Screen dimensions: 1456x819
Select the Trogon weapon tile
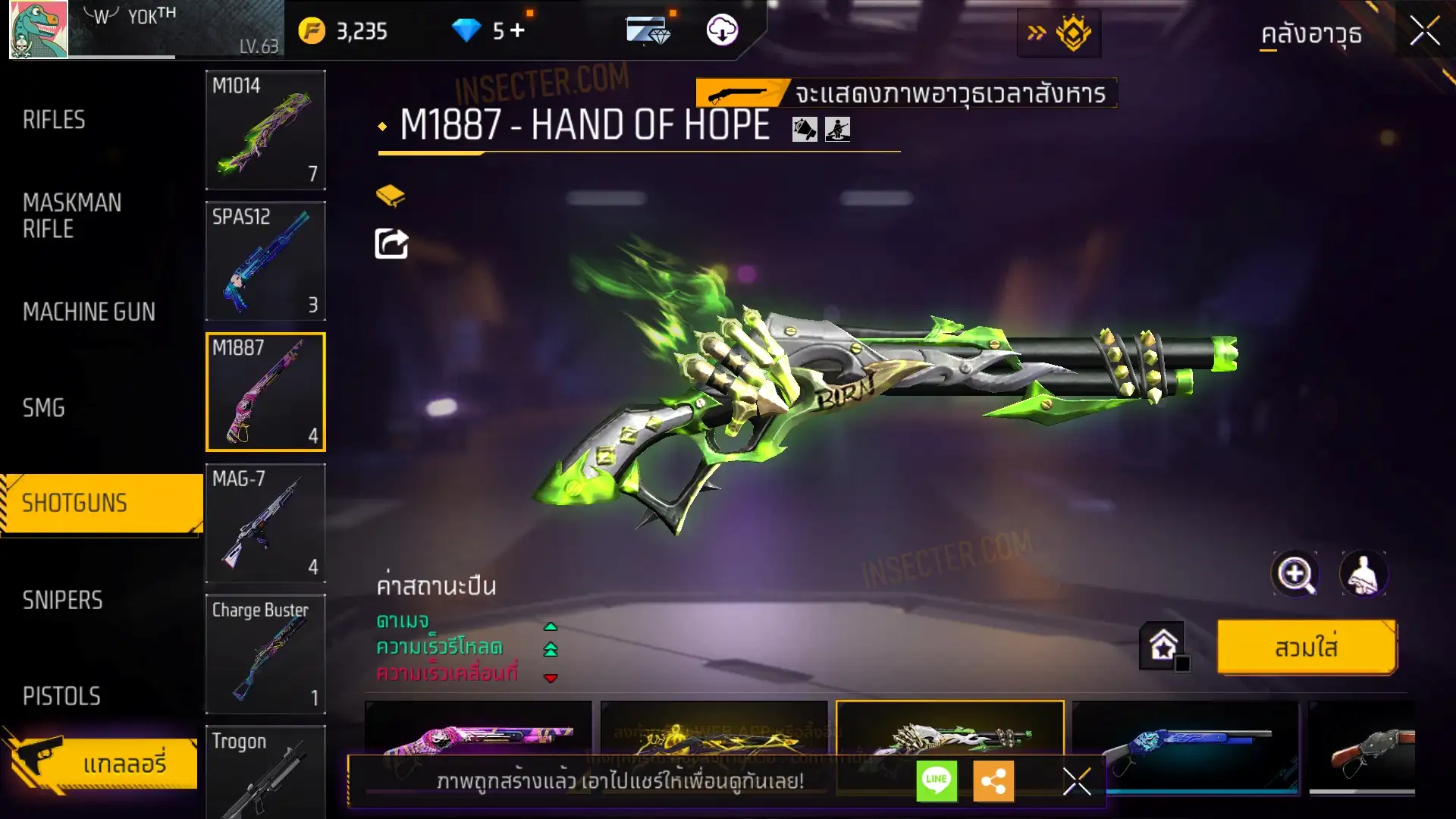(x=265, y=772)
